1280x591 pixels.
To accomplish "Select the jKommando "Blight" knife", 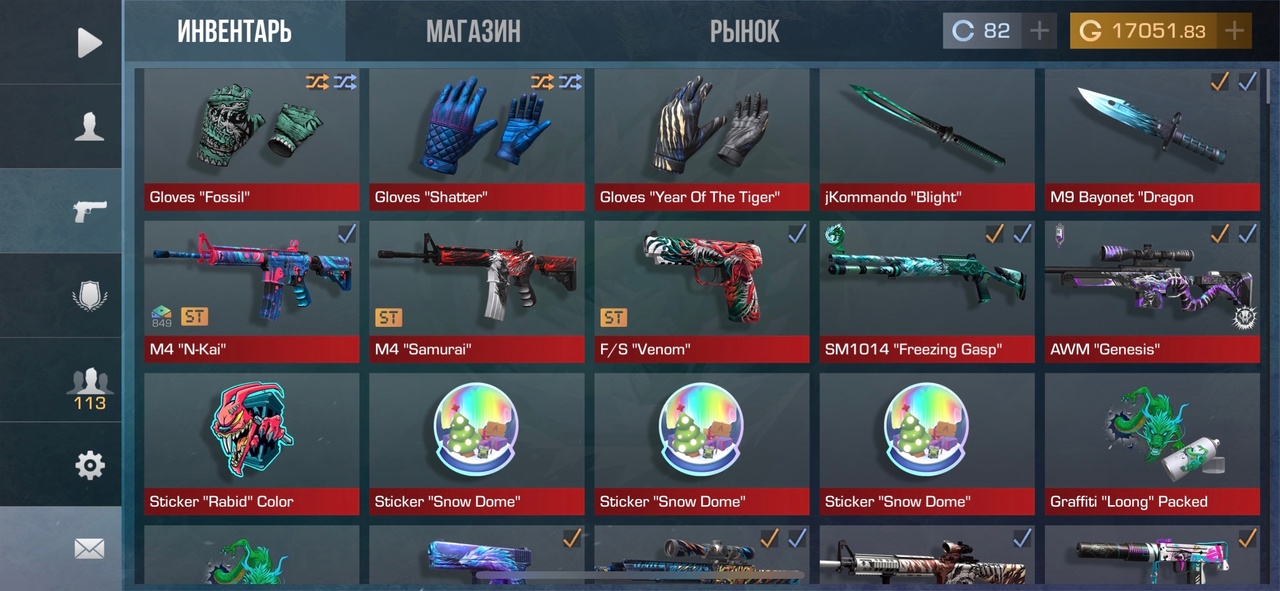I will click(926, 139).
